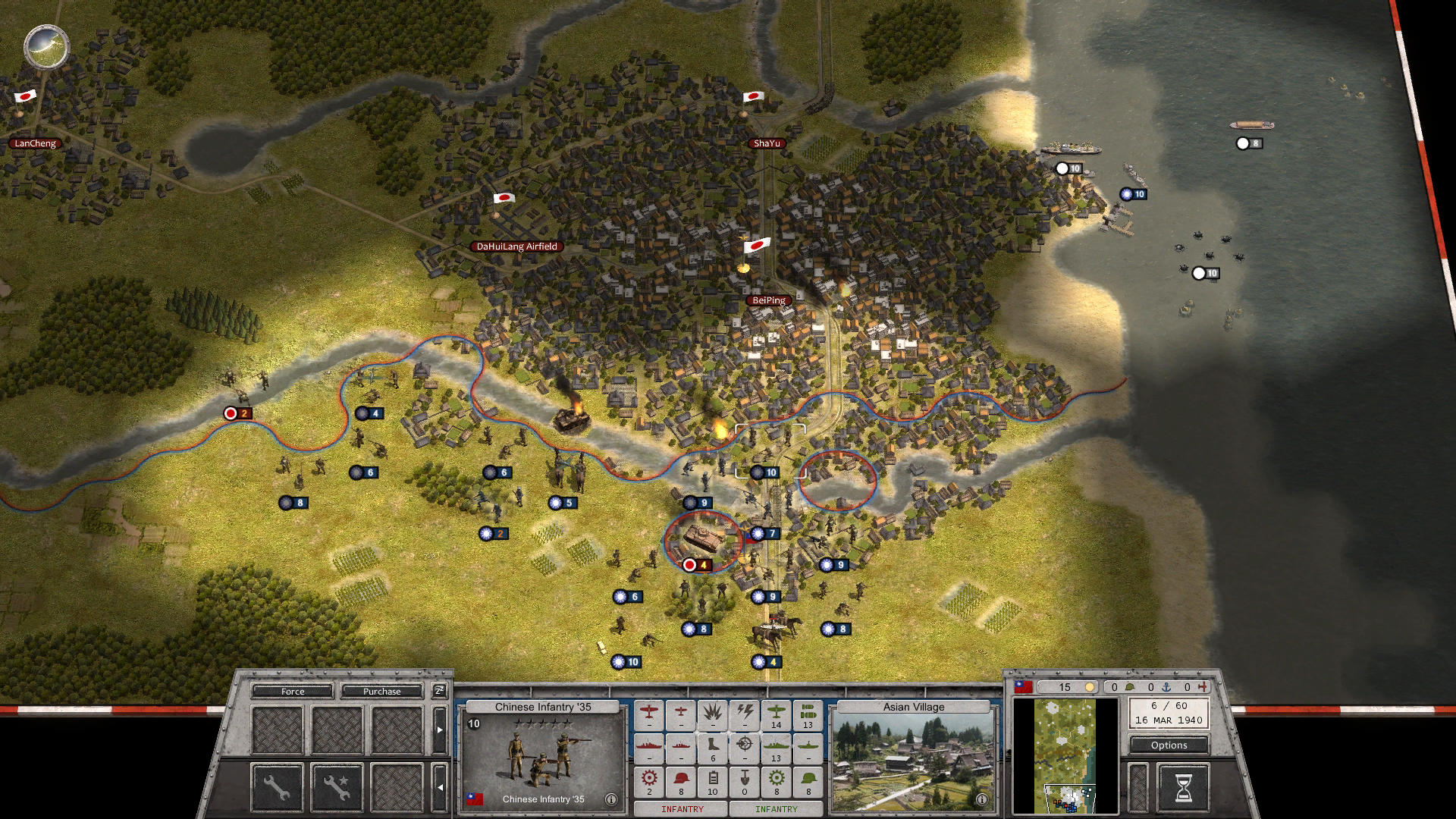Click the minimap to jump the view
The width and height of the screenshot is (1456, 819).
[1065, 758]
